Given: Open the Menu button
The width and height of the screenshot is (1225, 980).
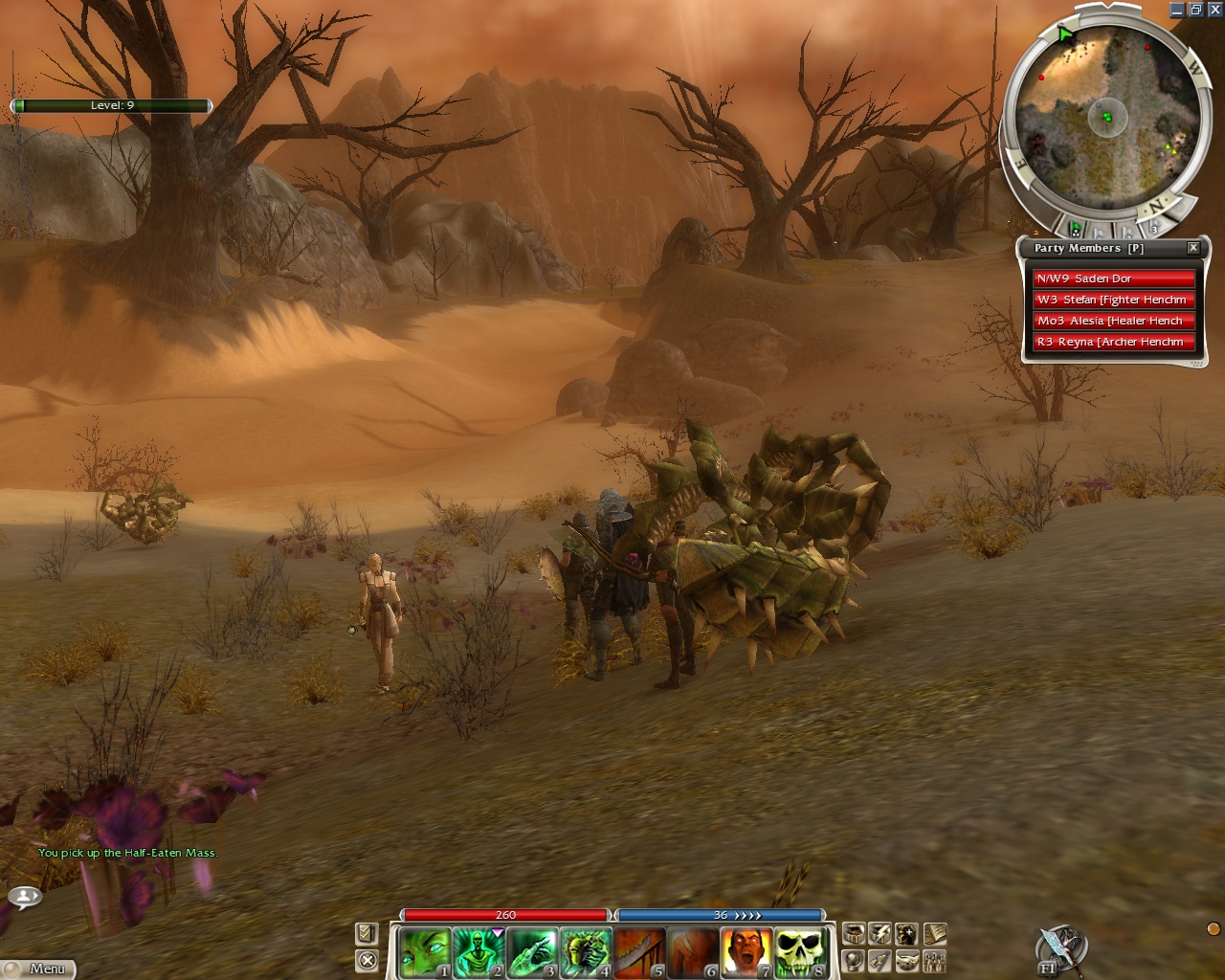Looking at the screenshot, I should click(38, 969).
